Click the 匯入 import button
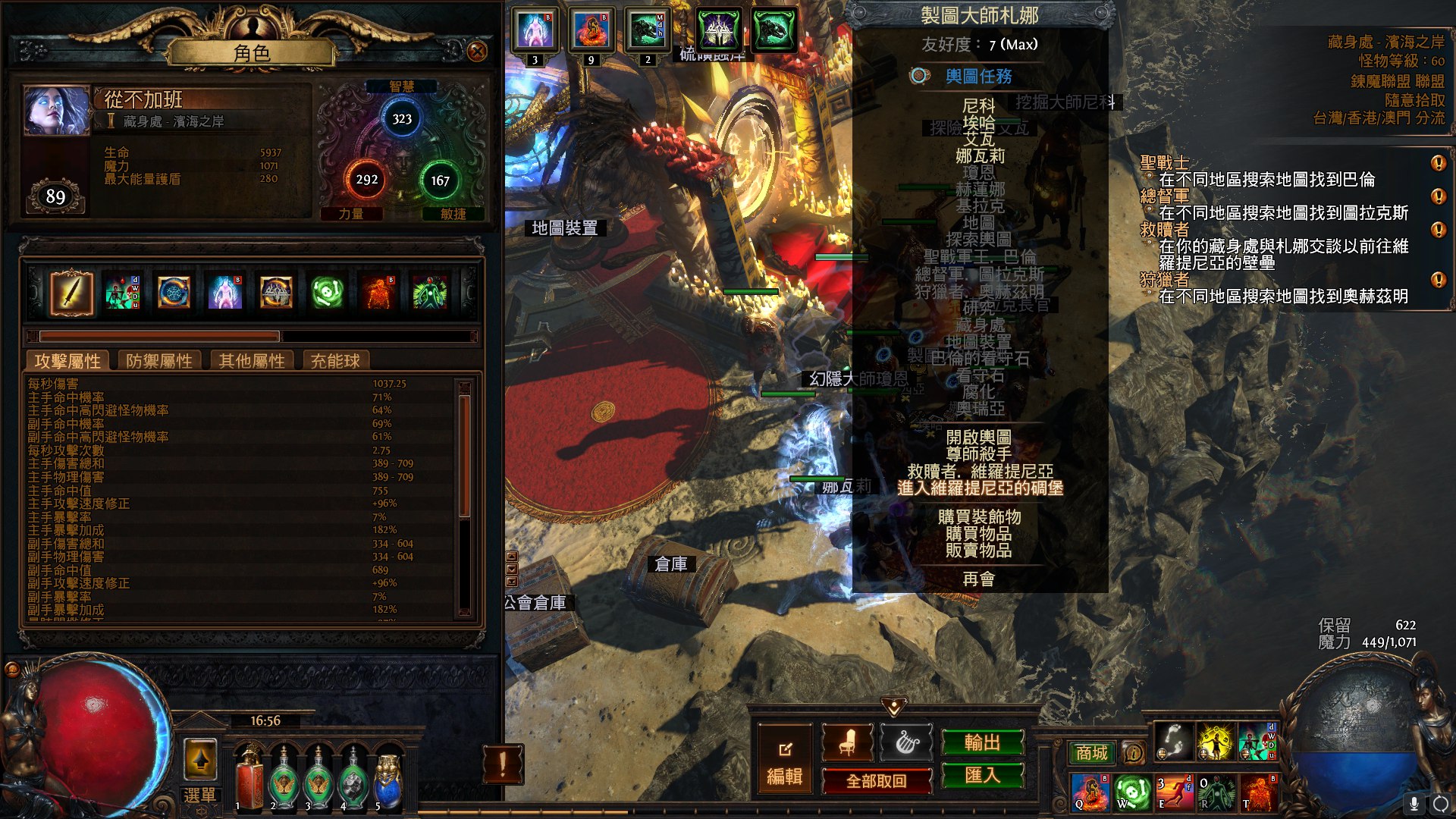Image resolution: width=1456 pixels, height=819 pixels. click(x=982, y=775)
